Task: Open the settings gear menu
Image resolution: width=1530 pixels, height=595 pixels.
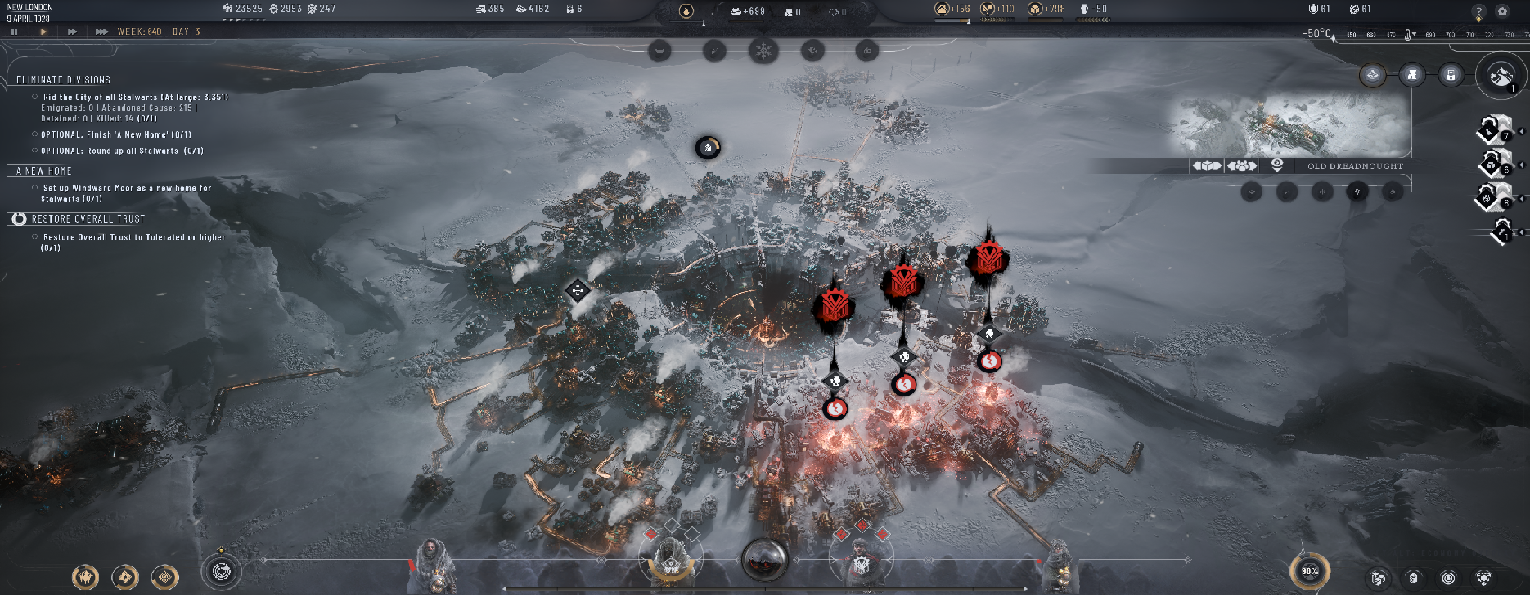Action: point(1503,11)
